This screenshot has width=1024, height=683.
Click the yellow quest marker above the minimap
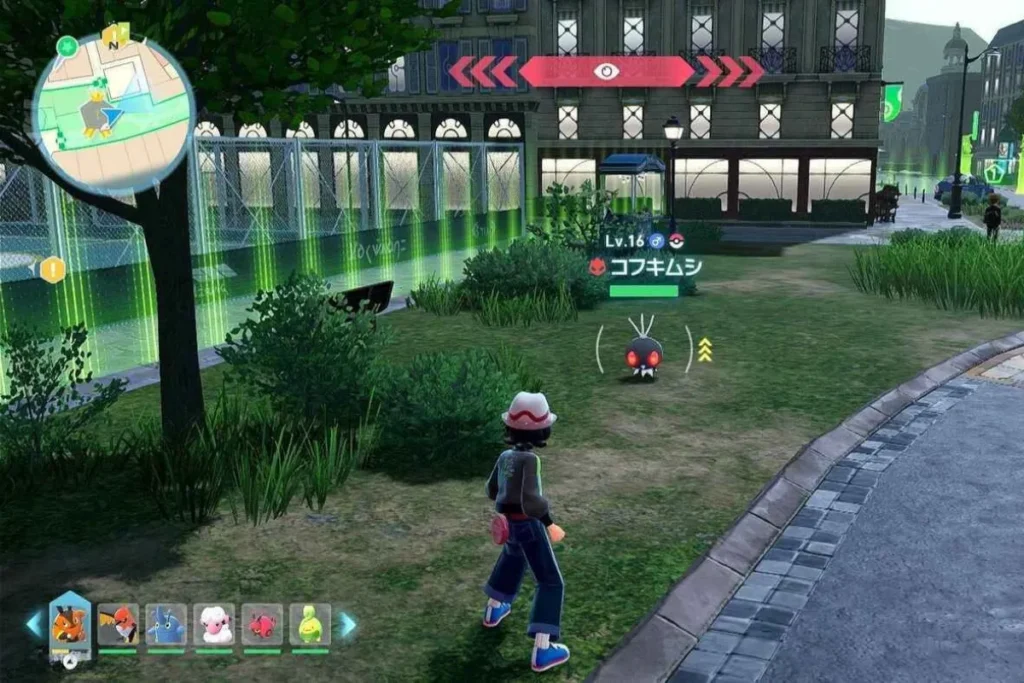tap(118, 37)
